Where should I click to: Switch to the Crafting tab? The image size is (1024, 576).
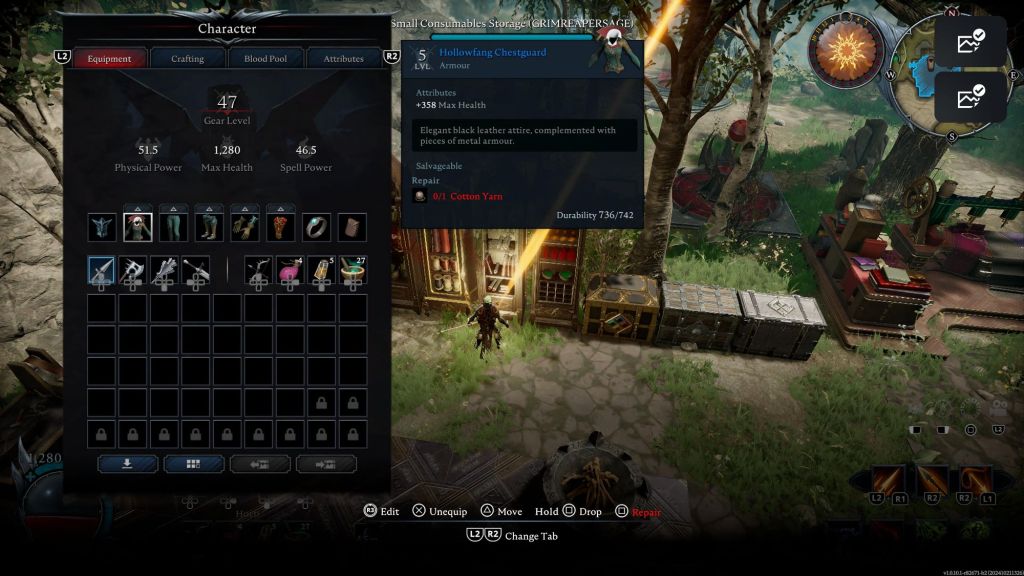187,59
